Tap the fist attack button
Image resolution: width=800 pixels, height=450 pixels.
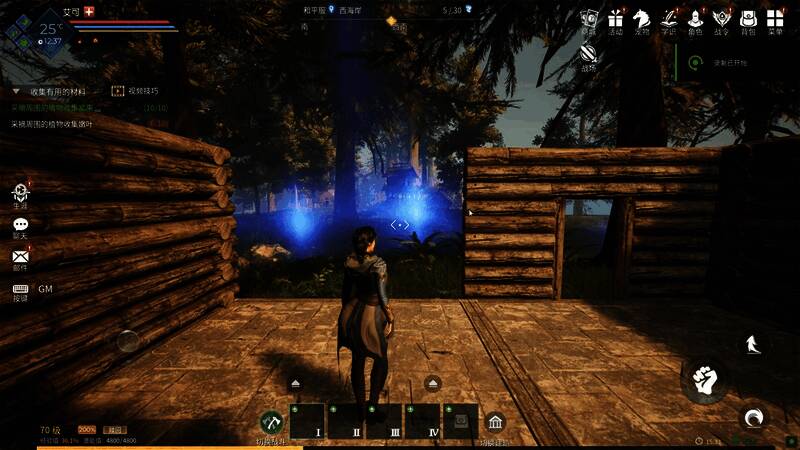click(705, 380)
